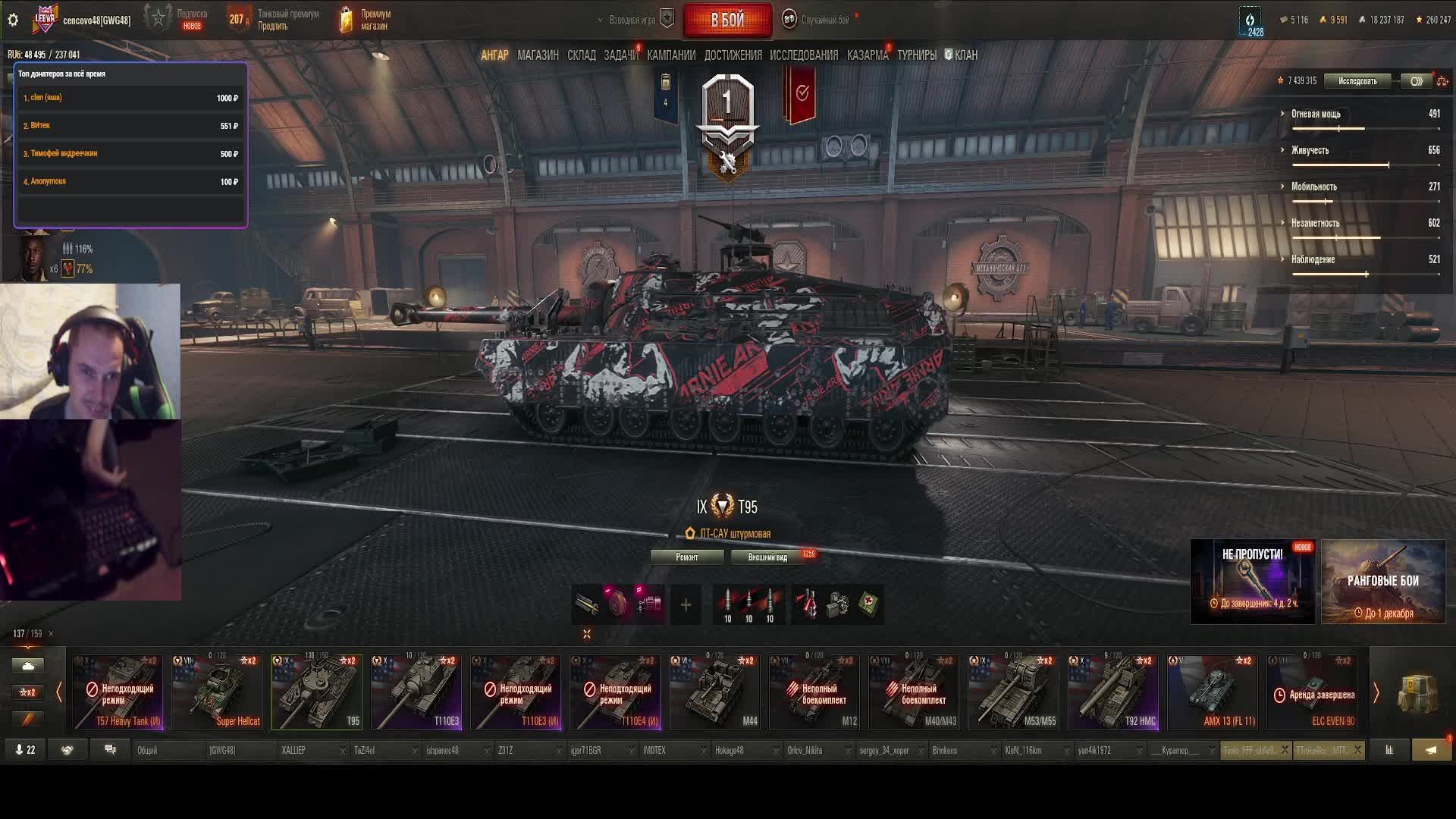
Task: Open the Внешний вид customization
Action: coord(767,557)
